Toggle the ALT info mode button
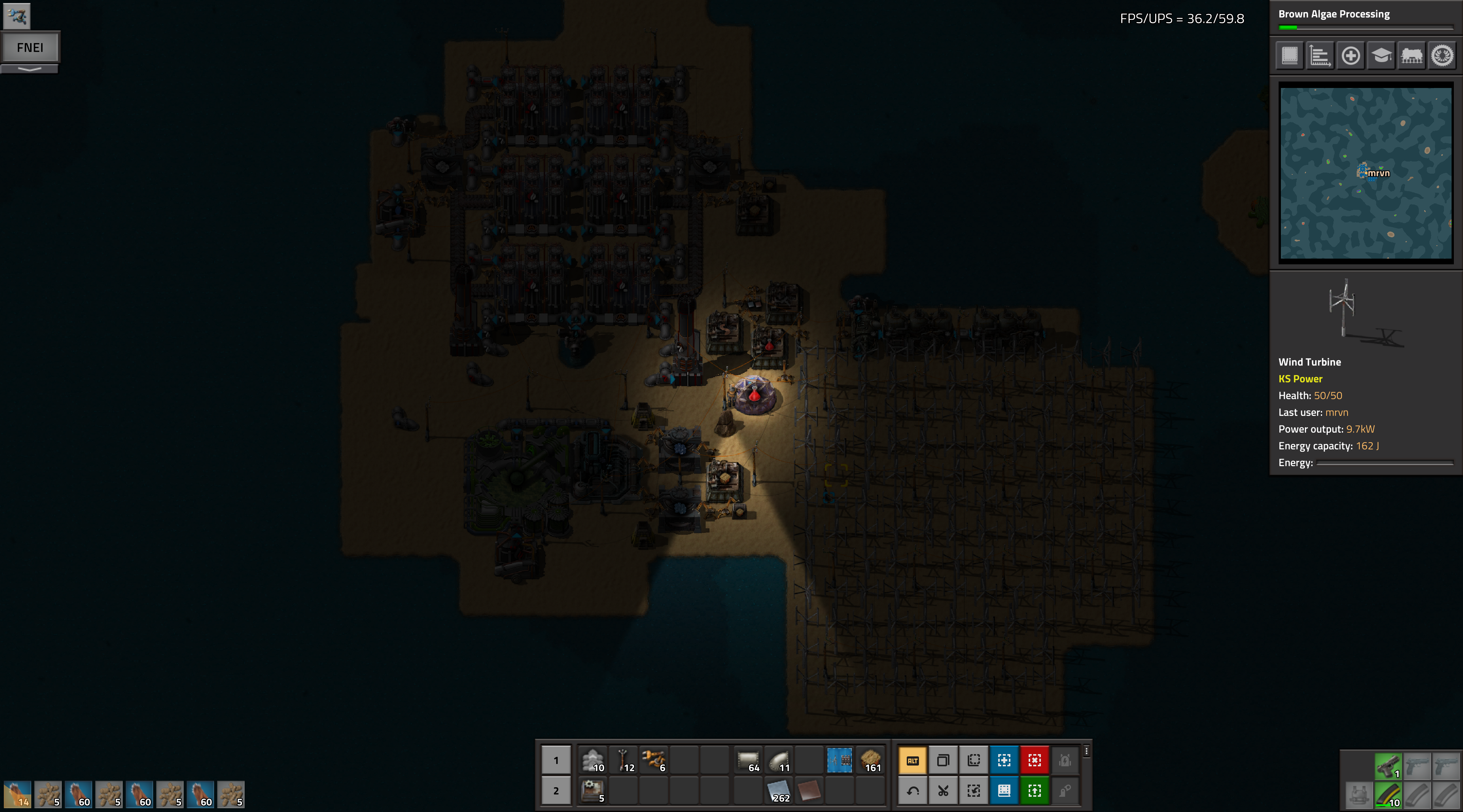 click(x=913, y=760)
